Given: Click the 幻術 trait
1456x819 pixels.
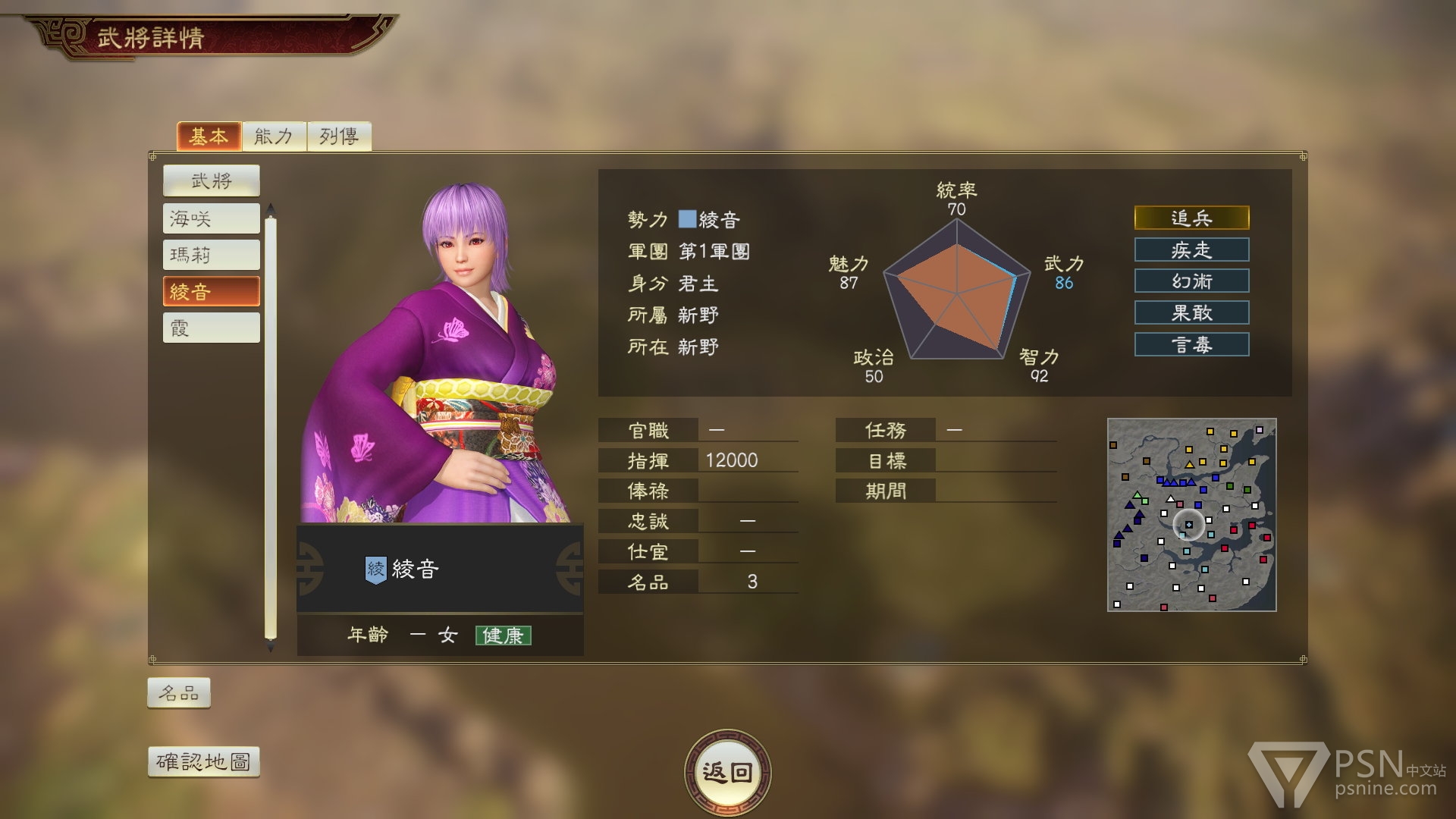Looking at the screenshot, I should pyautogui.click(x=1191, y=281).
